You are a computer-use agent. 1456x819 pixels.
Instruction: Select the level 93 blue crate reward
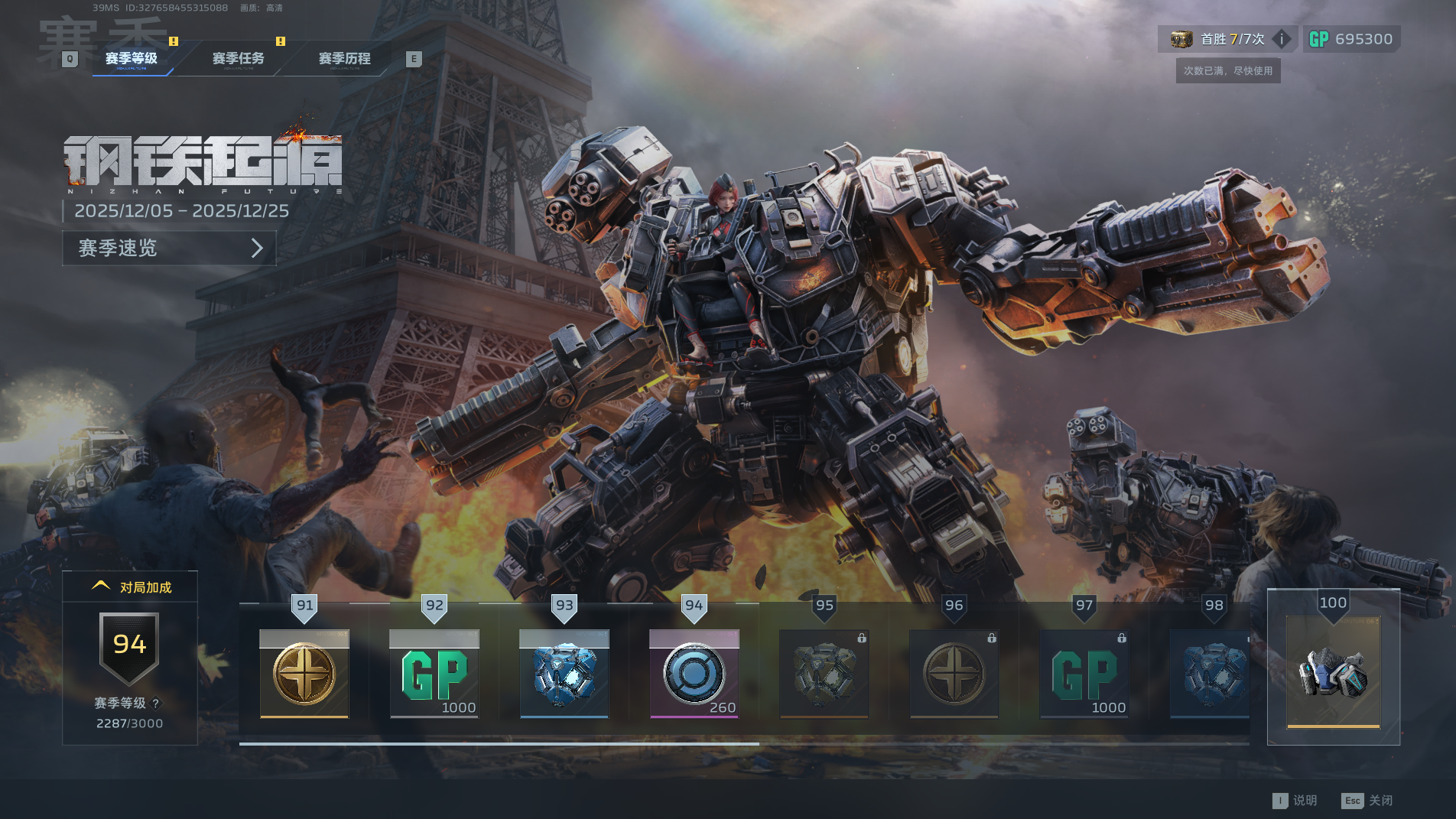[x=564, y=674]
